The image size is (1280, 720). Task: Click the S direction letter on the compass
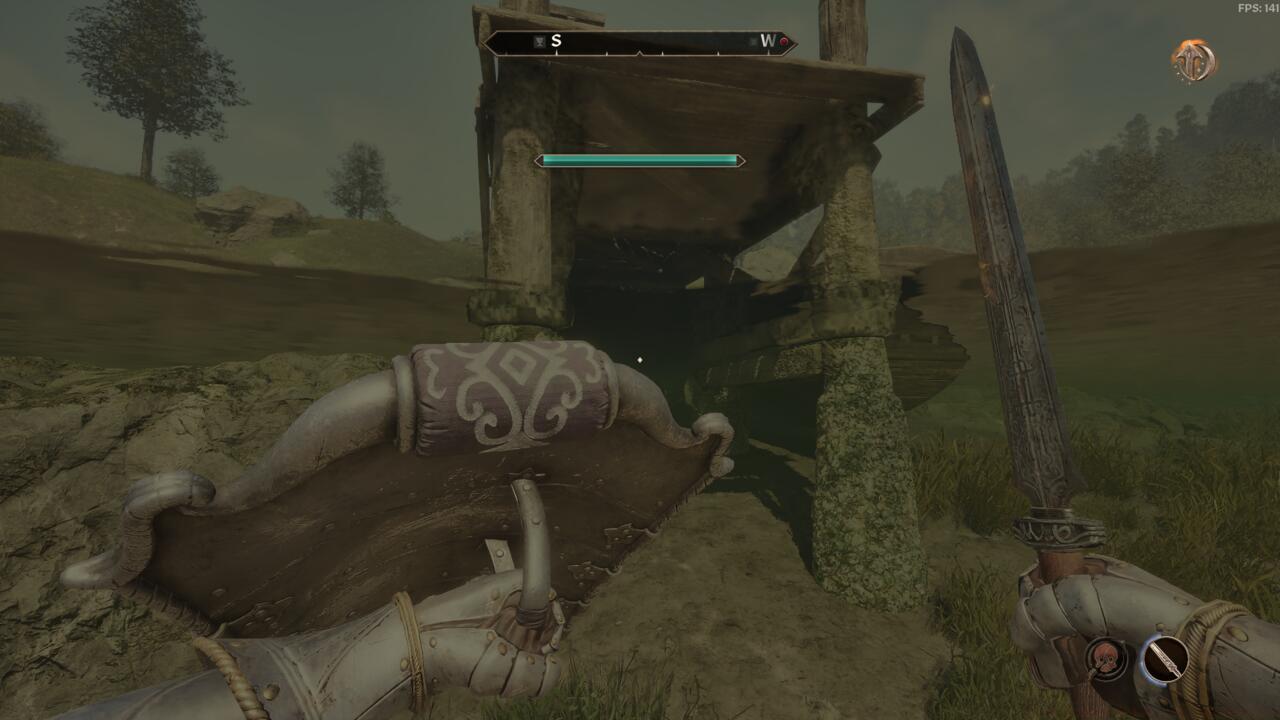click(555, 42)
